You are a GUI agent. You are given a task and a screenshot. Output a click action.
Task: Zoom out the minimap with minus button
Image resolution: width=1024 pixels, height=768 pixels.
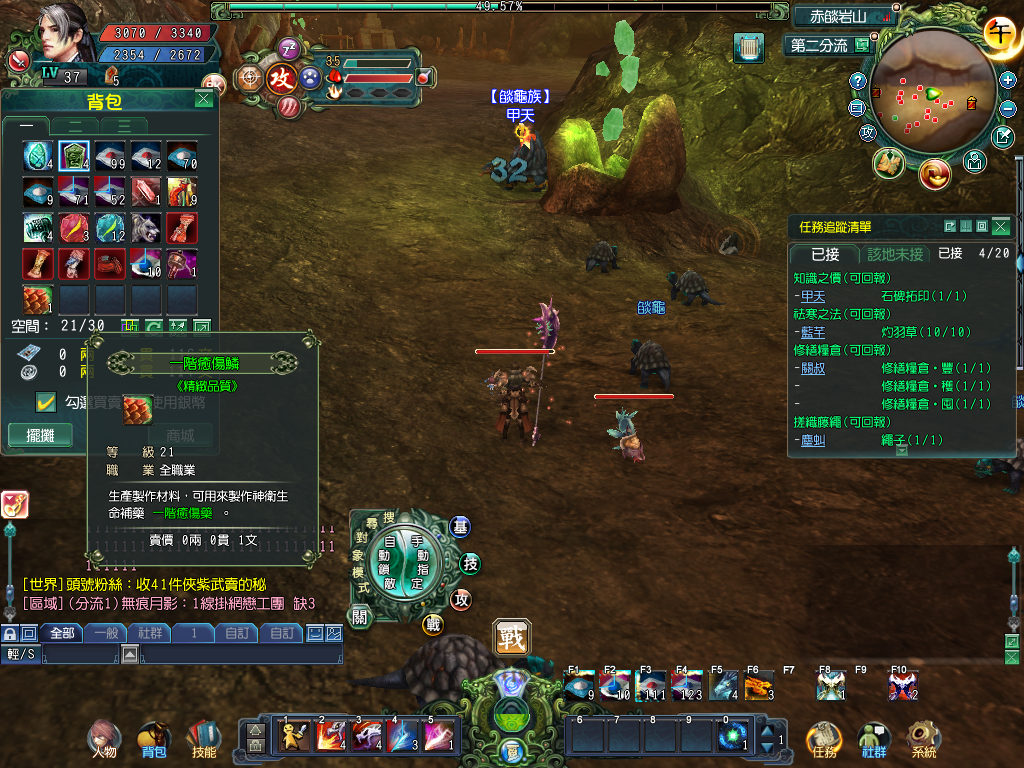coord(1007,108)
